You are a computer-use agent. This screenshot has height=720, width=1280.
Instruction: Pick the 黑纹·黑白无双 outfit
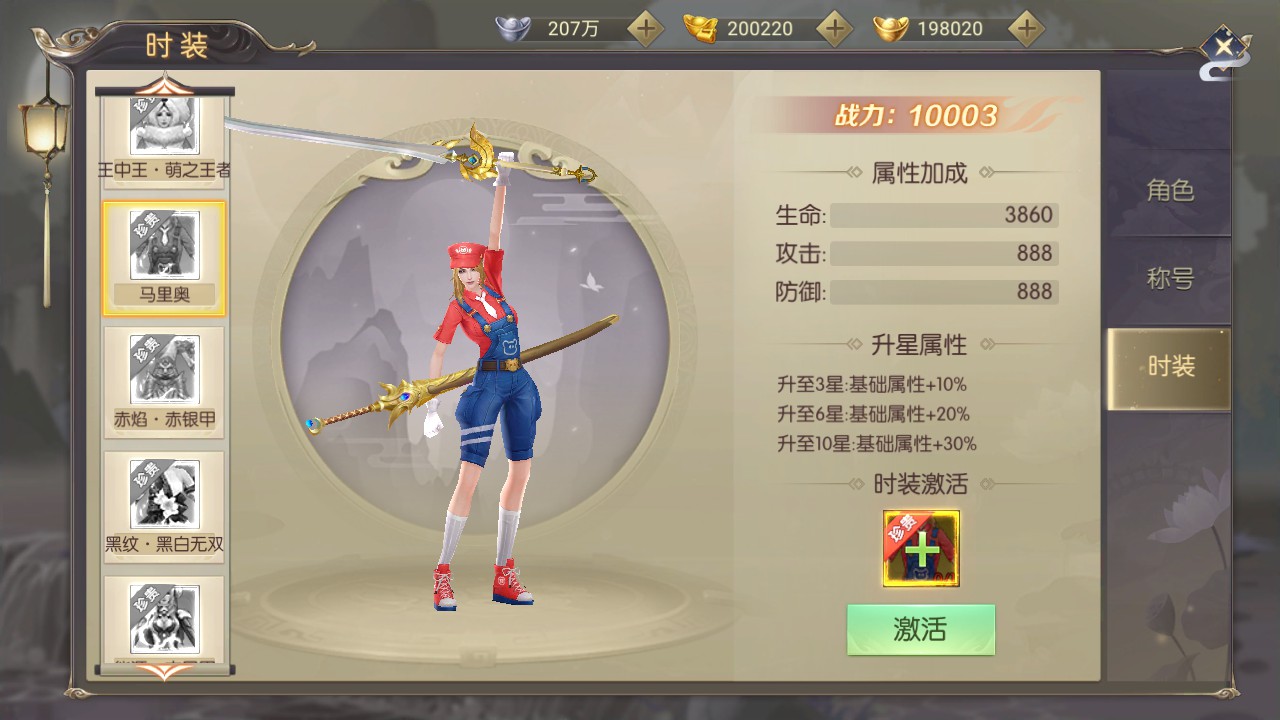click(164, 508)
